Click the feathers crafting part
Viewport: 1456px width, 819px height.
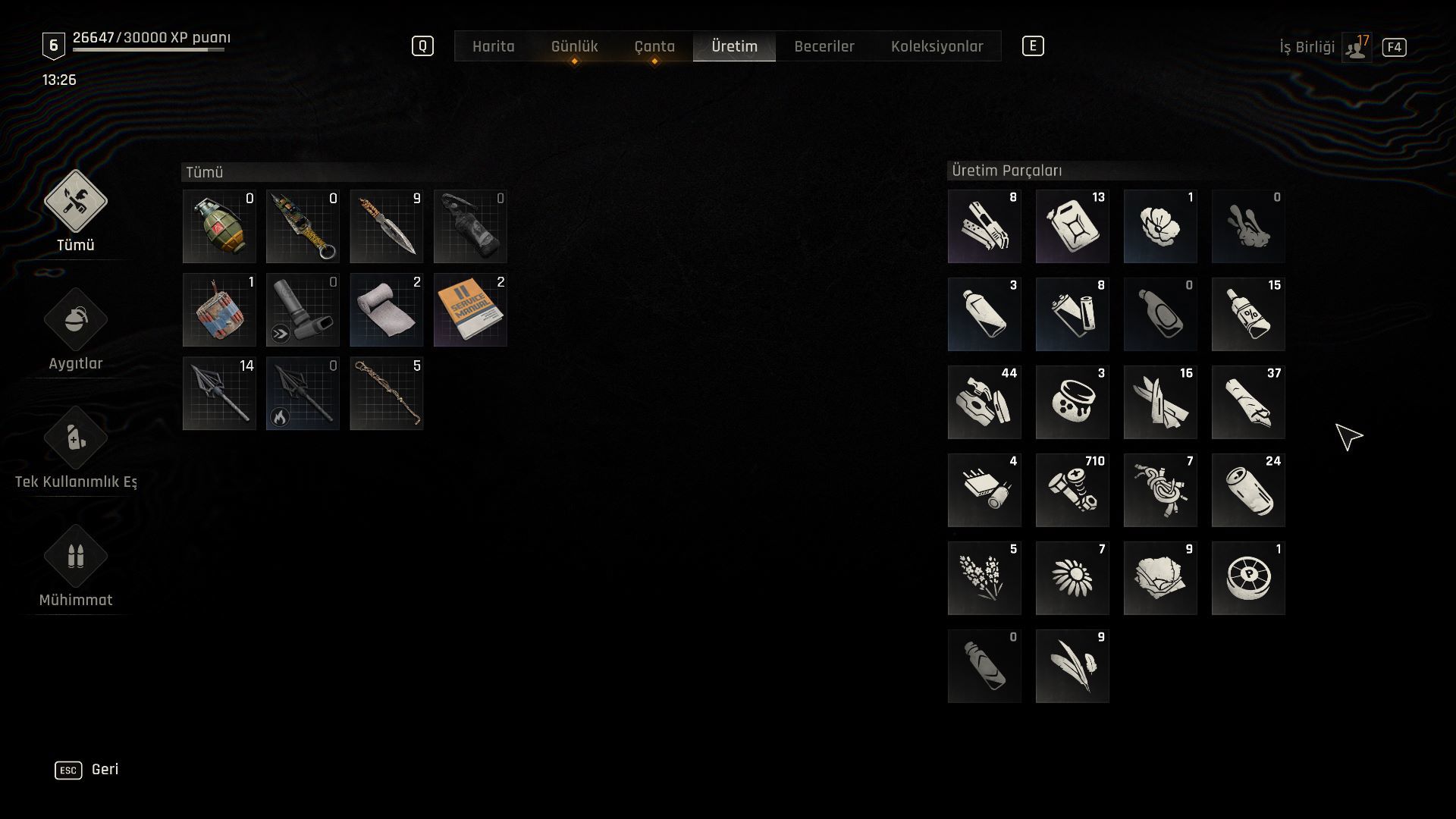pos(1072,666)
